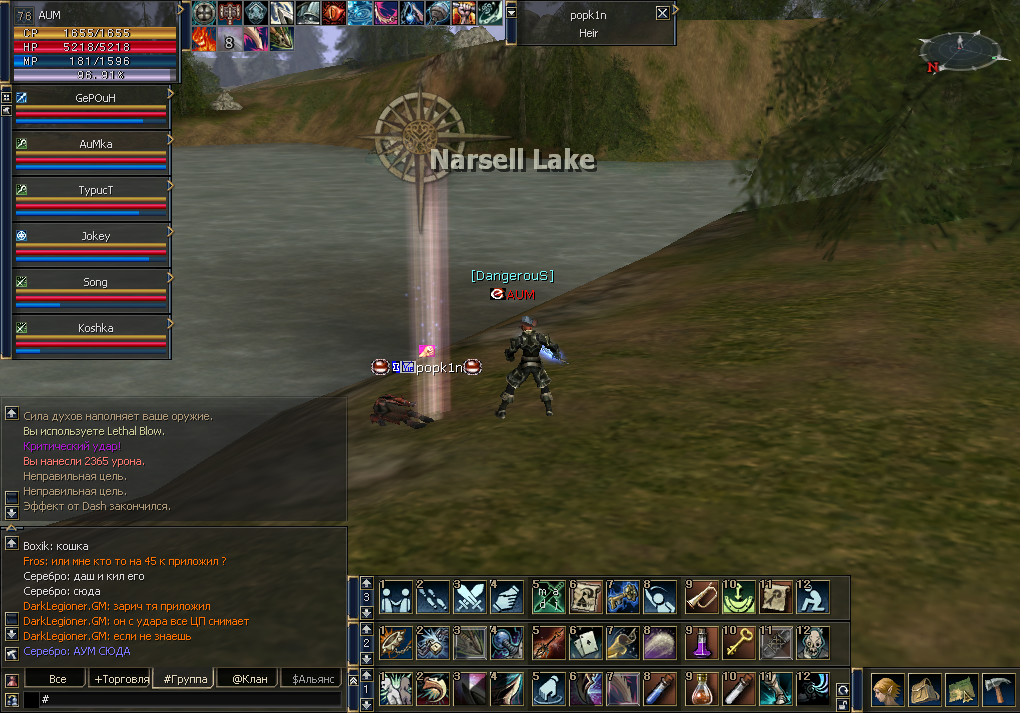1024x713 pixels.
Task: Select party member AuMka
Action: [x=95, y=144]
